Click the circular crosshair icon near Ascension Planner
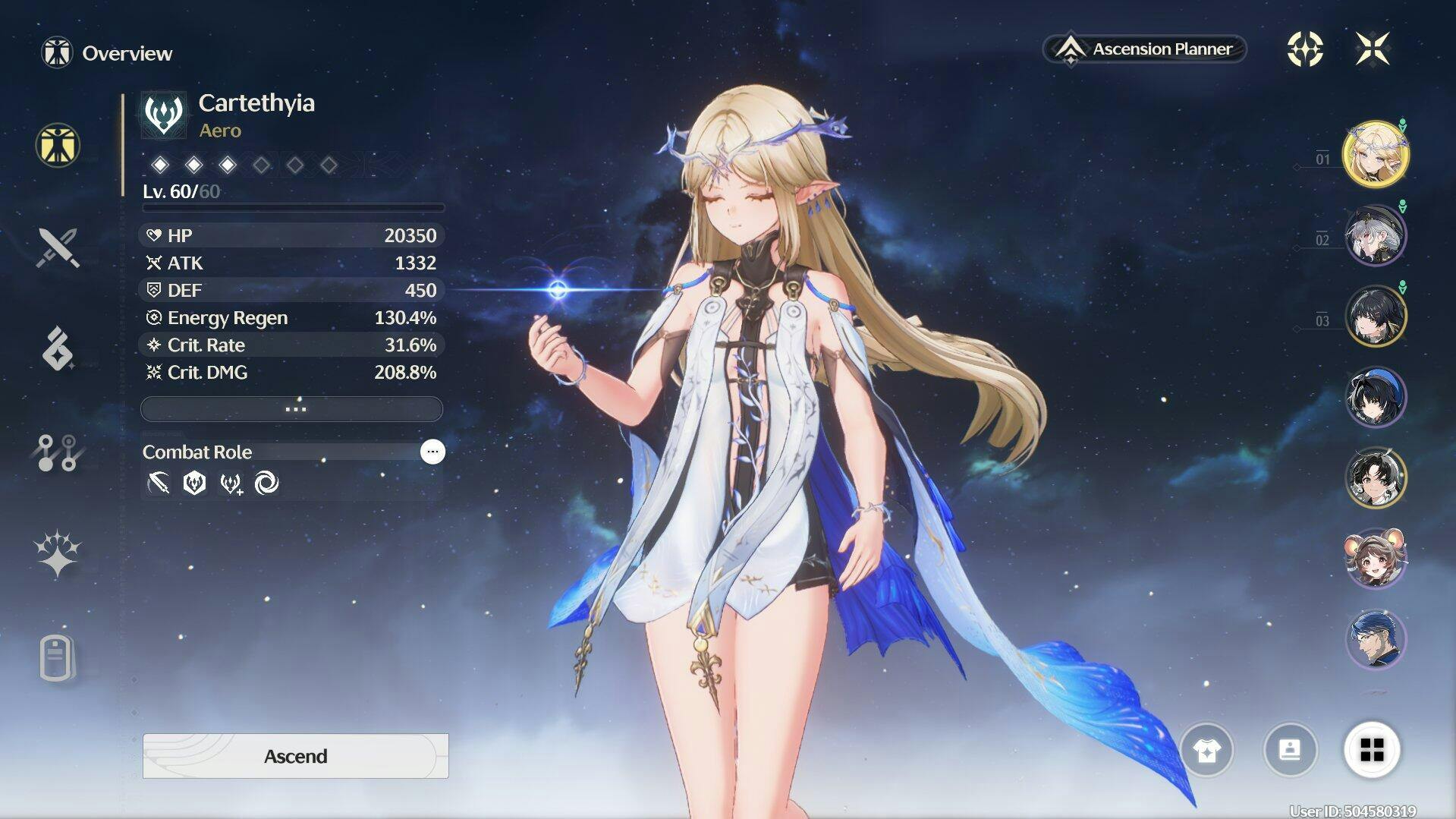 1305,49
